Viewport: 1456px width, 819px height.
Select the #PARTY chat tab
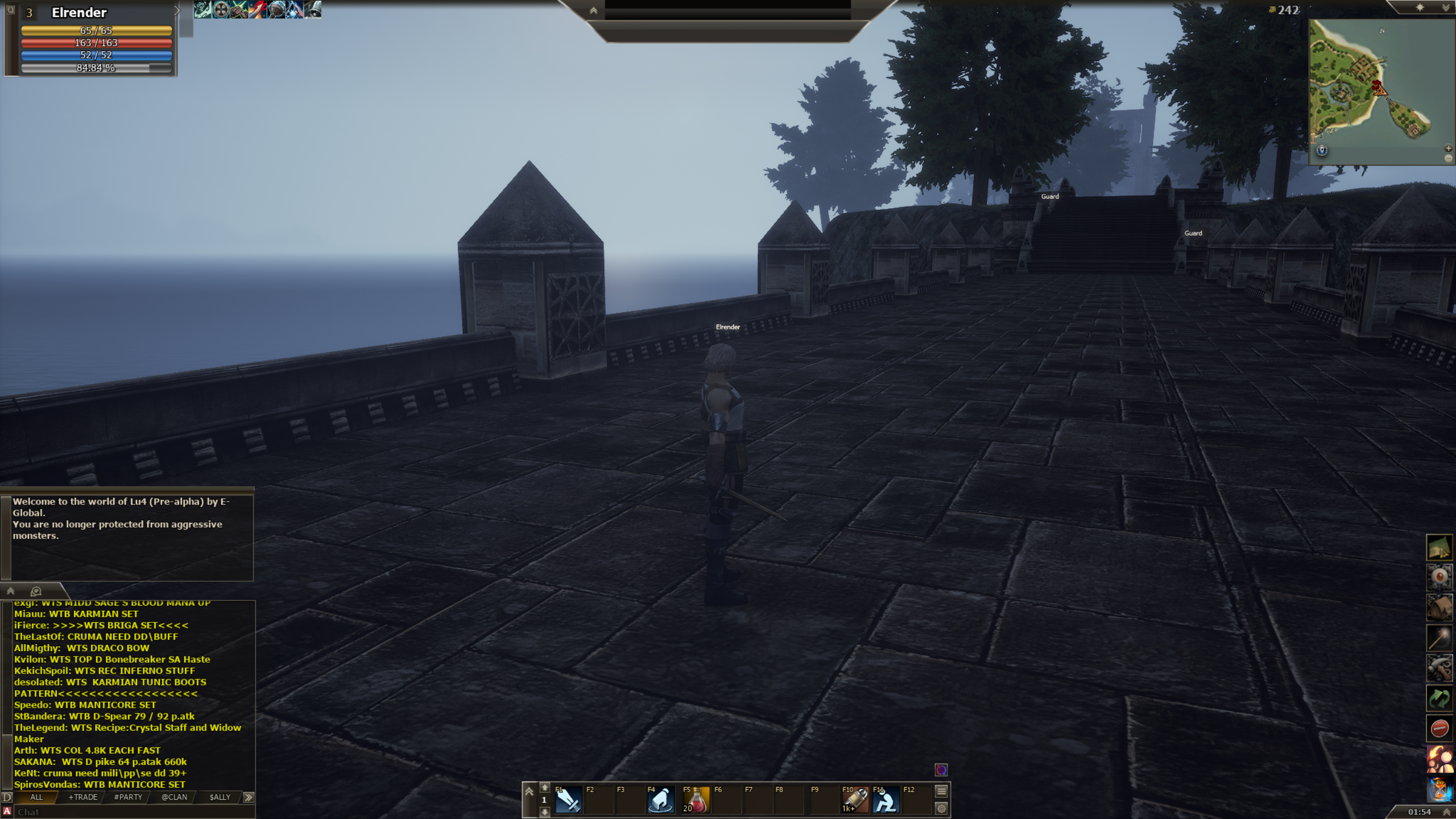click(x=129, y=797)
